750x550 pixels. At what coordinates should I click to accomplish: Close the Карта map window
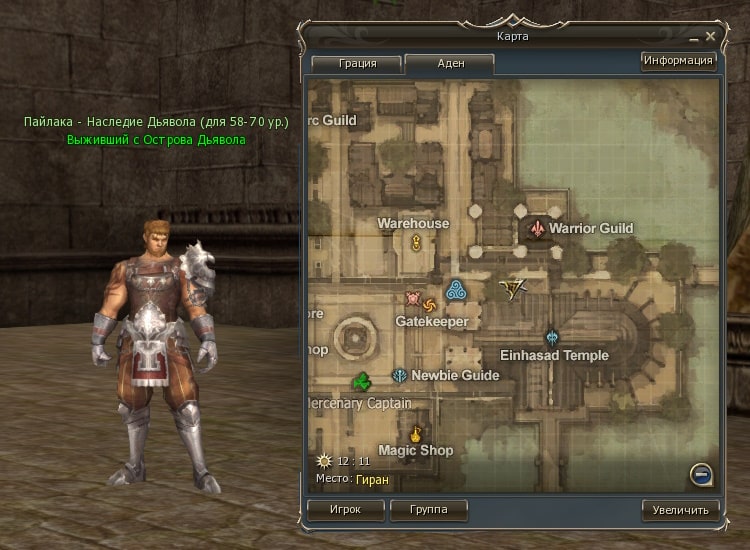coord(711,37)
